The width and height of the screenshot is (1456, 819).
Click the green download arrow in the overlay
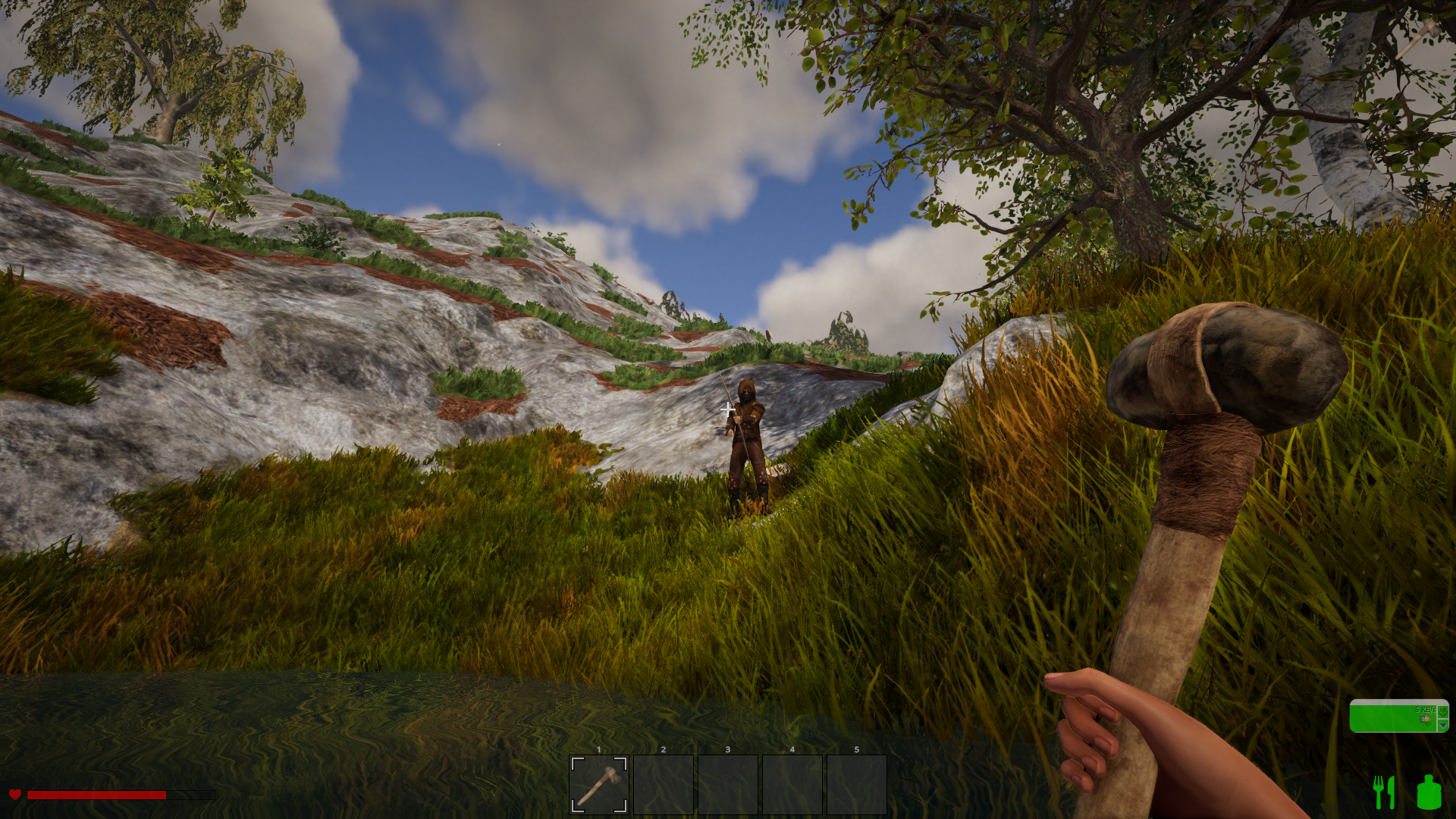pos(1443,711)
